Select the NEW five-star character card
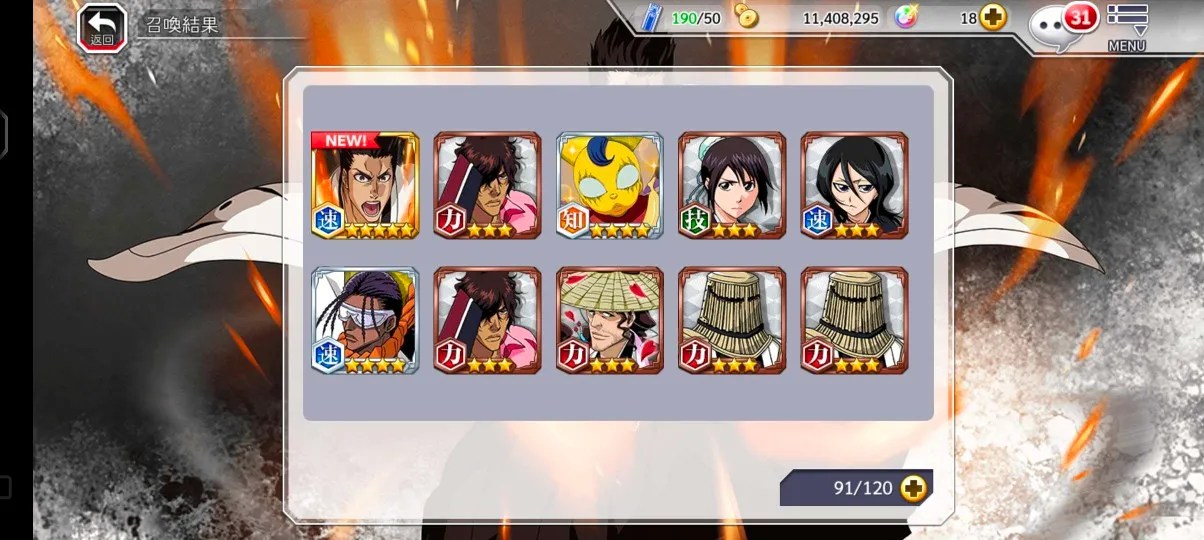This screenshot has width=1204, height=540. point(365,185)
